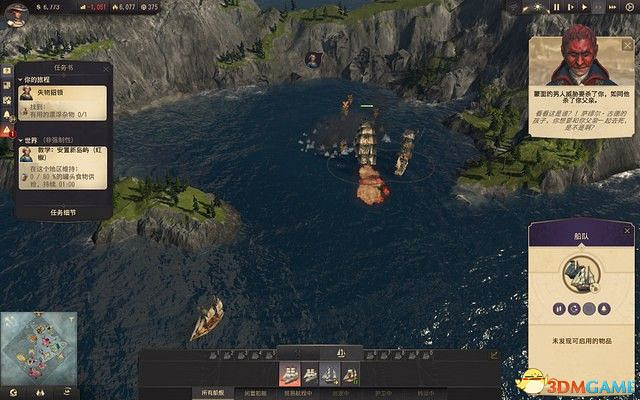640x400 pixels.
Task: Open the top-right game menu button
Action: pyautogui.click(x=629, y=7)
